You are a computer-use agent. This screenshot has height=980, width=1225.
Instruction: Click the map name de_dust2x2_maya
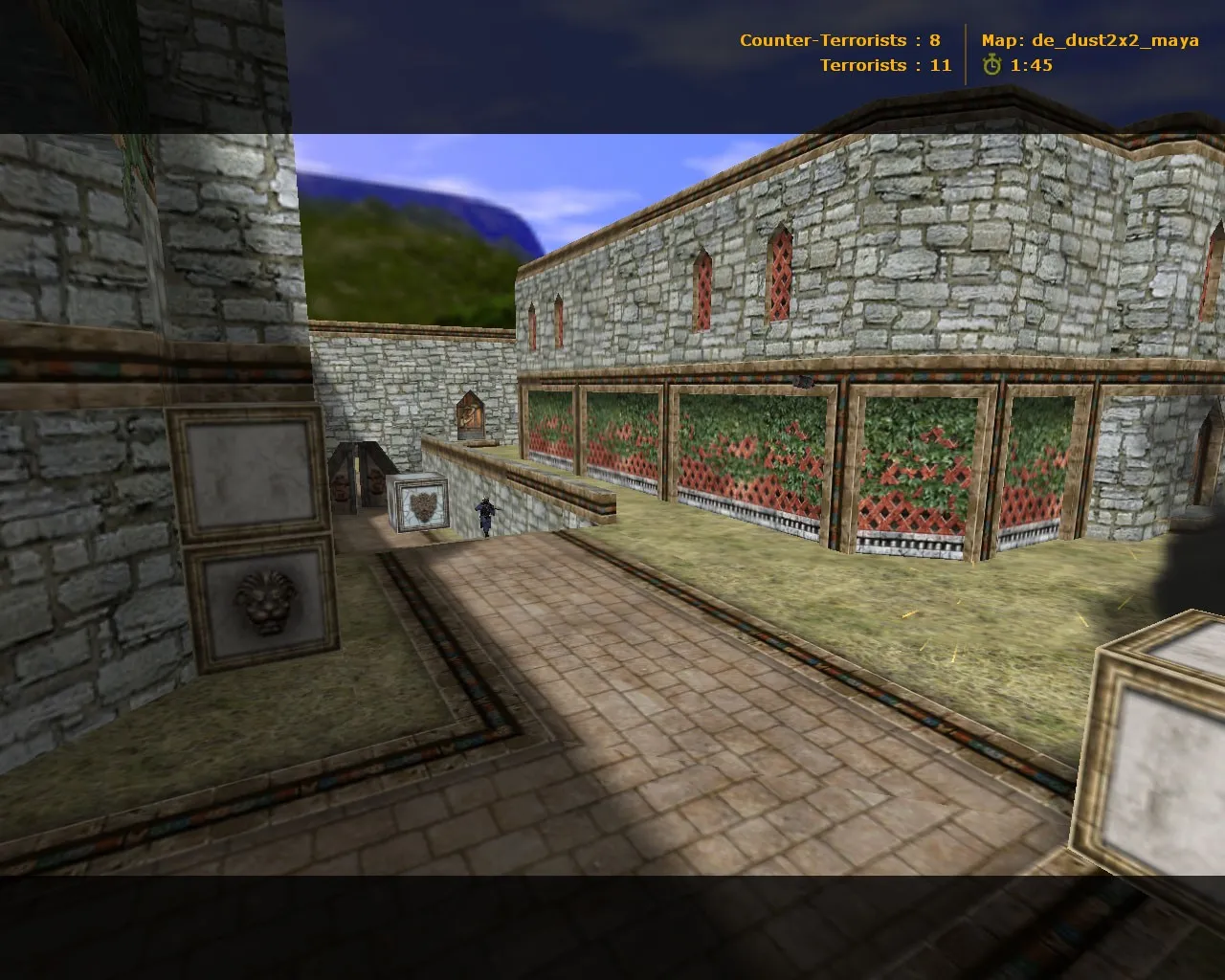coord(1115,40)
